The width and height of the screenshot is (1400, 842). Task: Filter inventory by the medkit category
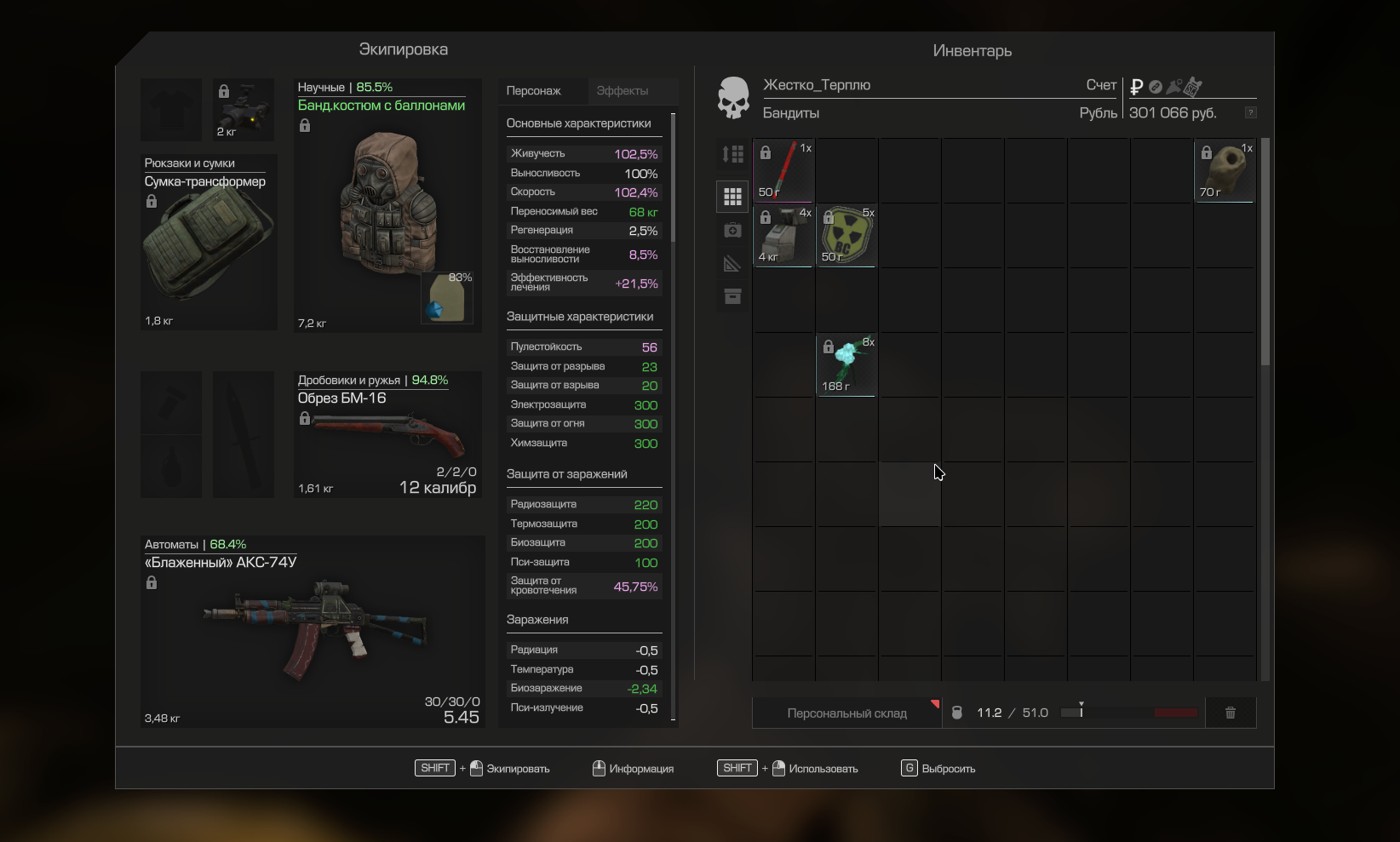point(732,231)
